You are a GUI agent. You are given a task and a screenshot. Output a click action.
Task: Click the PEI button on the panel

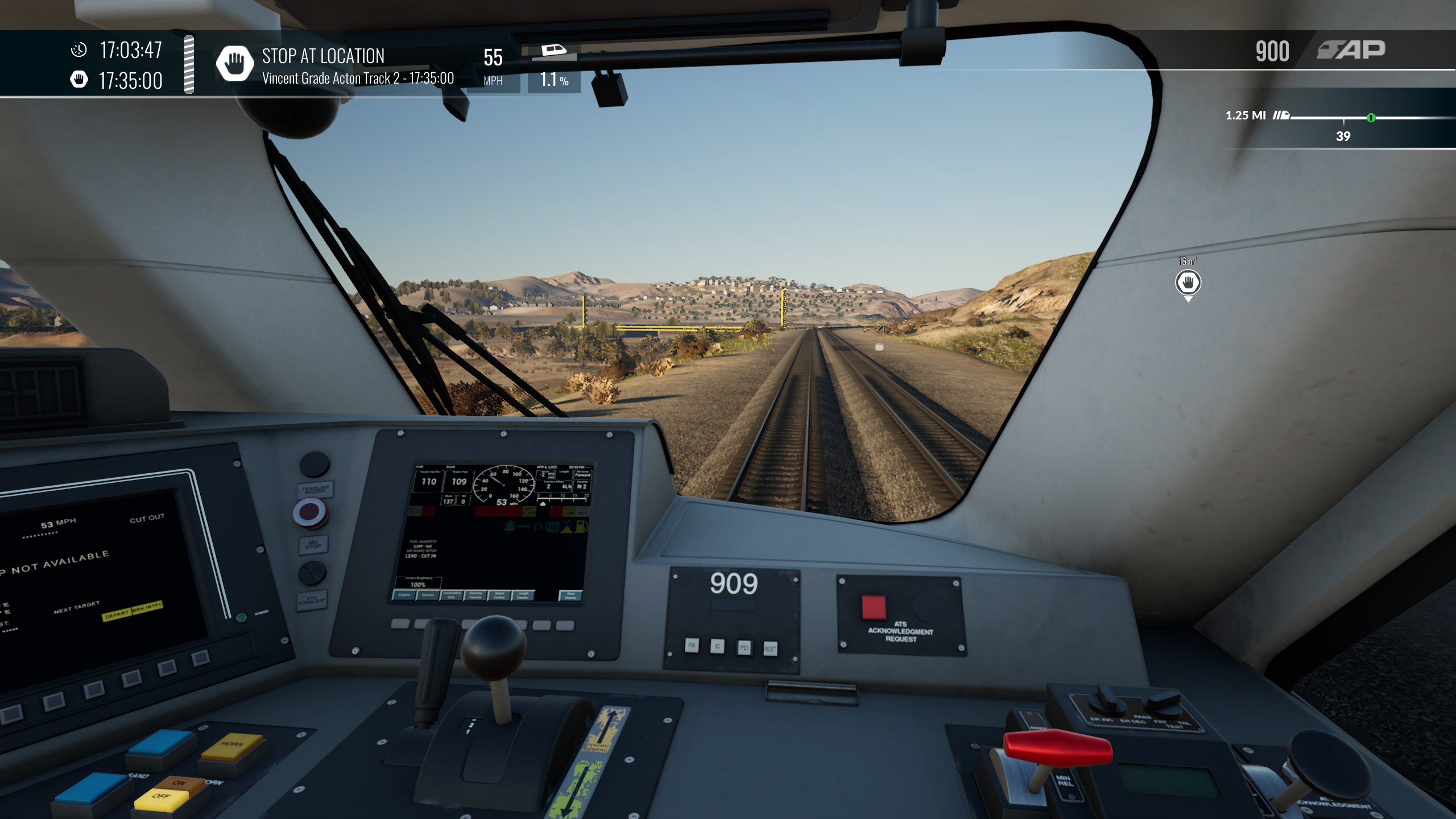[x=744, y=647]
